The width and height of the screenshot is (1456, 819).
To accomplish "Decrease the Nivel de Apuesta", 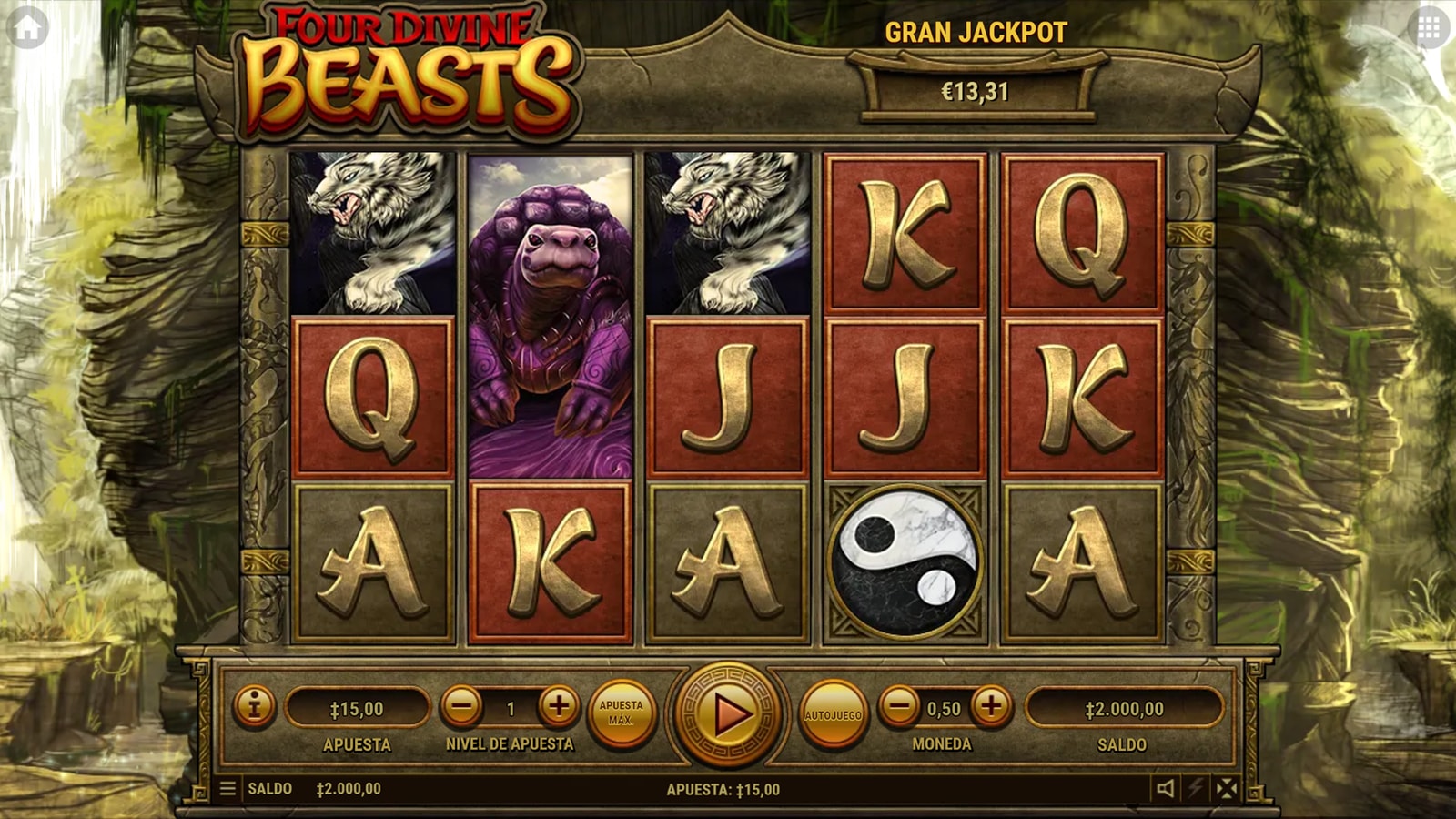I will (462, 706).
